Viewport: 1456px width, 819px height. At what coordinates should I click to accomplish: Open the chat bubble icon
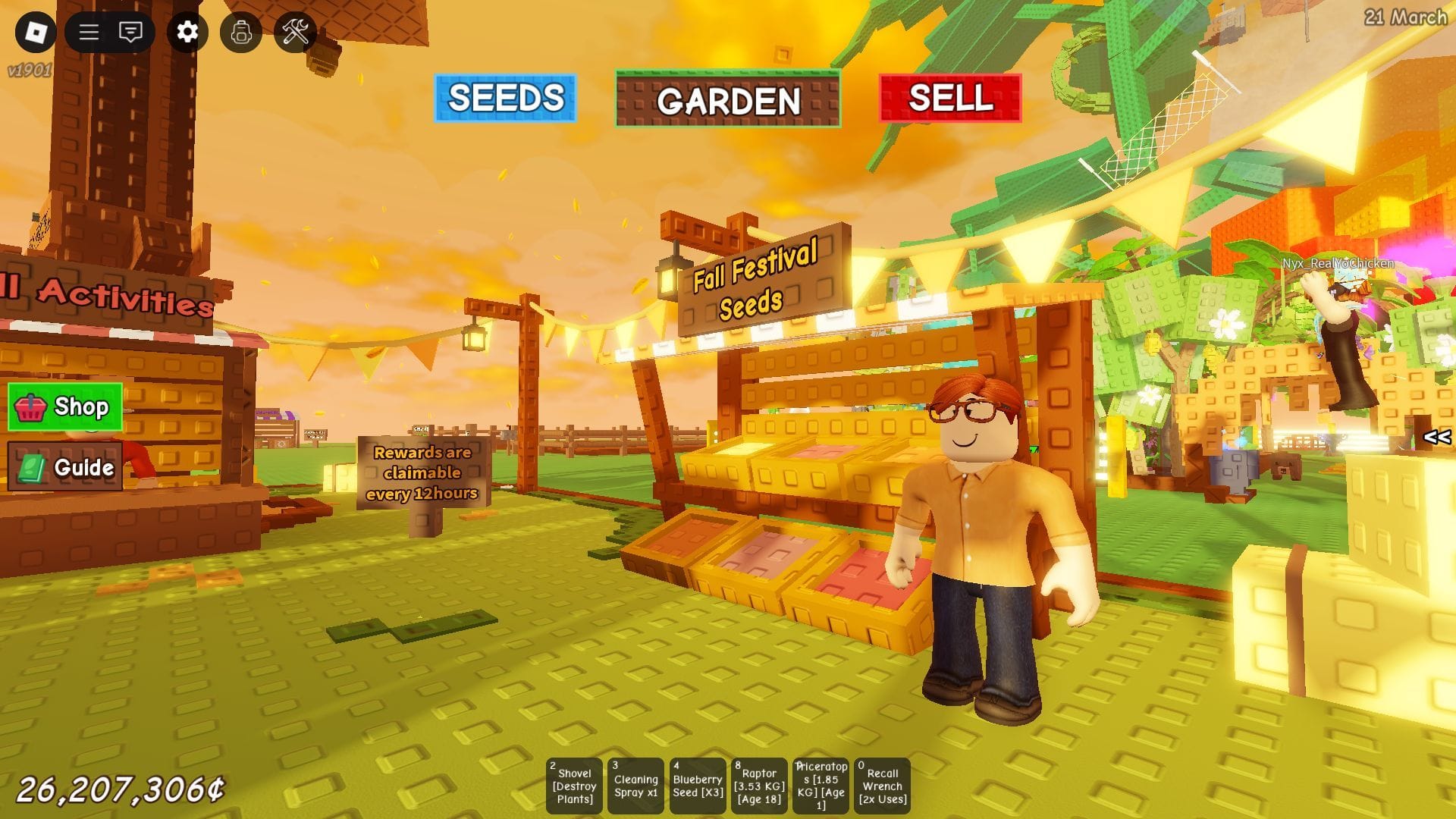pyautogui.click(x=130, y=33)
